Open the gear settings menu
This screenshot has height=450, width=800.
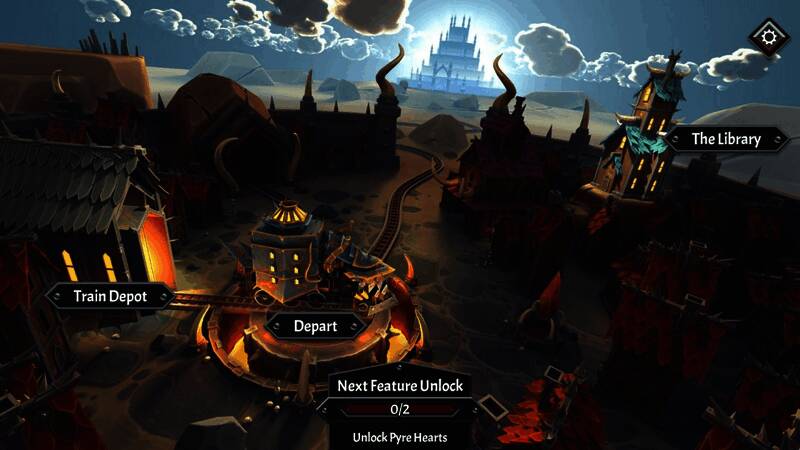769,38
